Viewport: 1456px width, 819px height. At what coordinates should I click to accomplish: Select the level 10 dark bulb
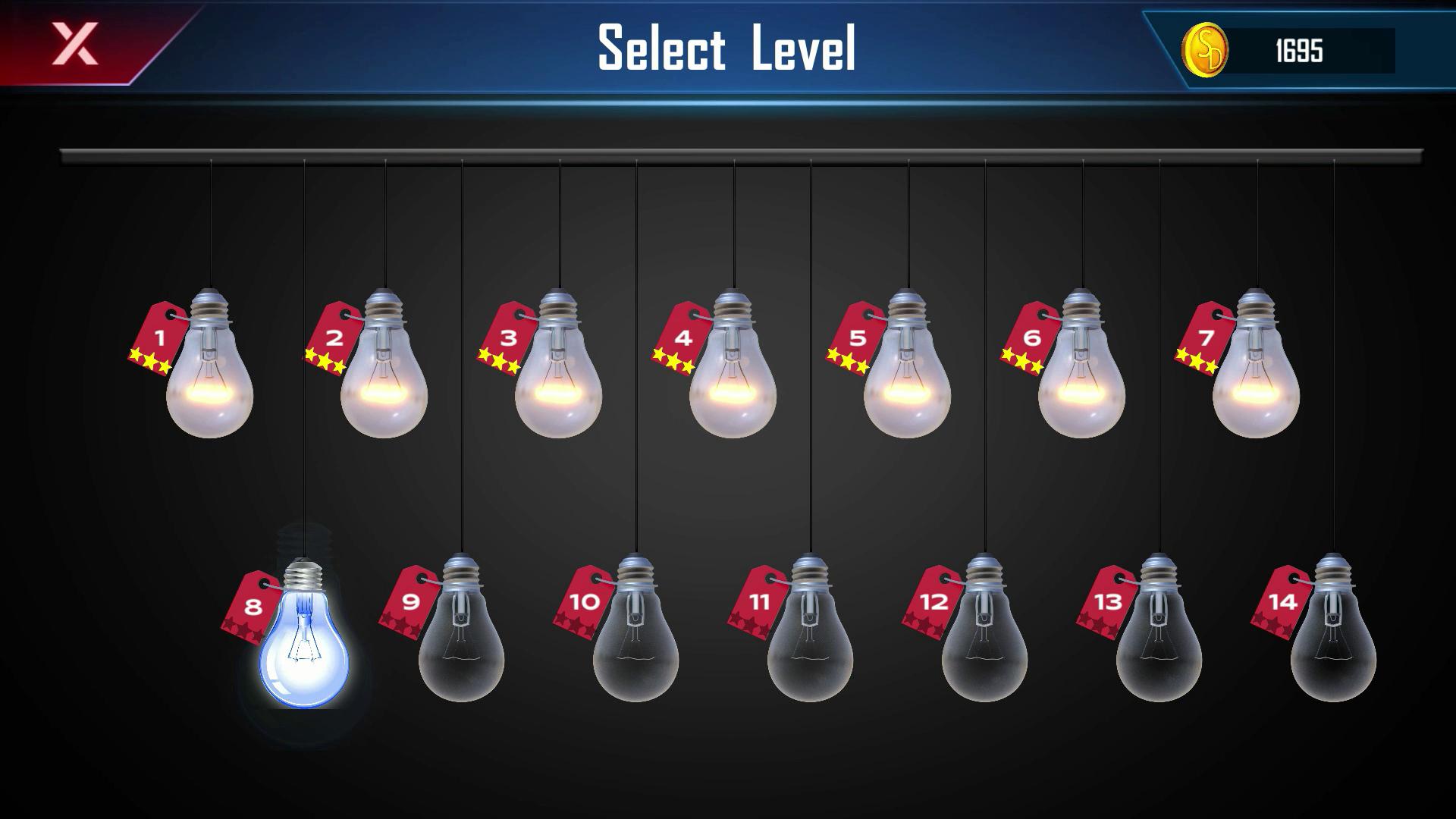pyautogui.click(x=635, y=643)
